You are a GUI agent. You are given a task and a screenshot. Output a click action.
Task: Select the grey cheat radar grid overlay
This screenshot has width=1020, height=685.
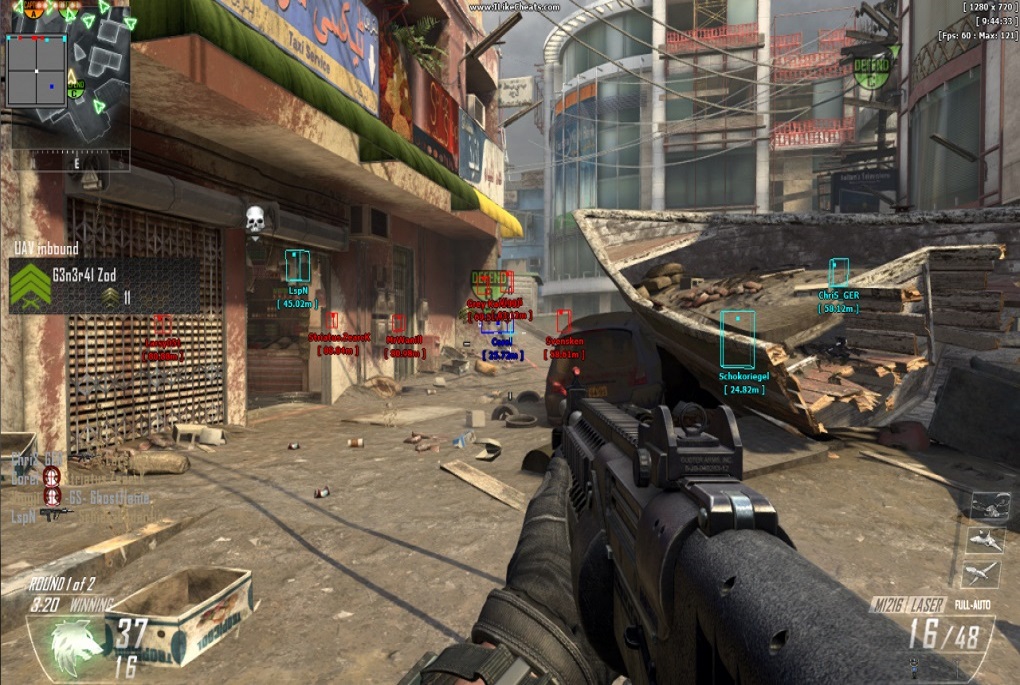click(37, 71)
